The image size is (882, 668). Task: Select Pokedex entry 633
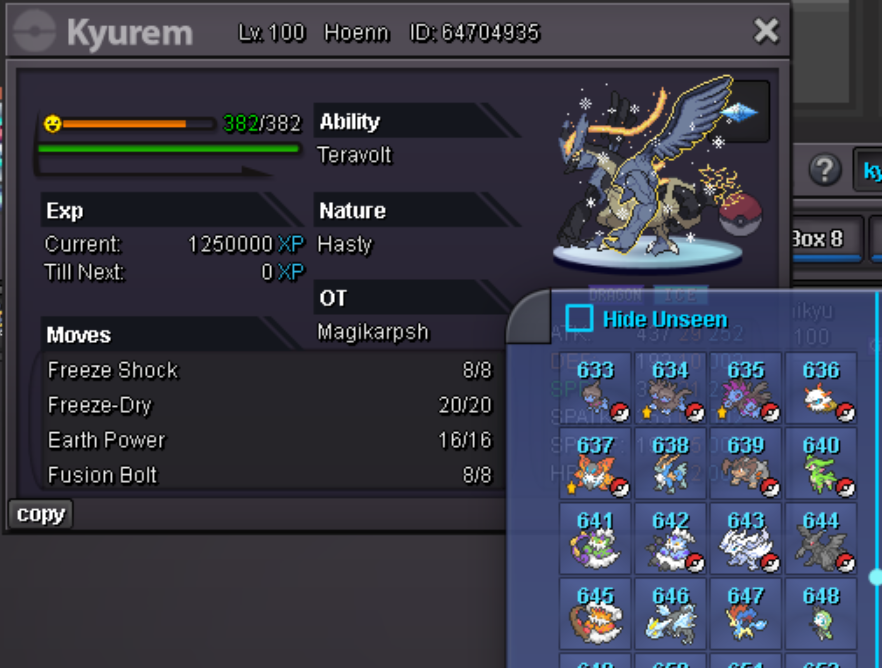(595, 387)
